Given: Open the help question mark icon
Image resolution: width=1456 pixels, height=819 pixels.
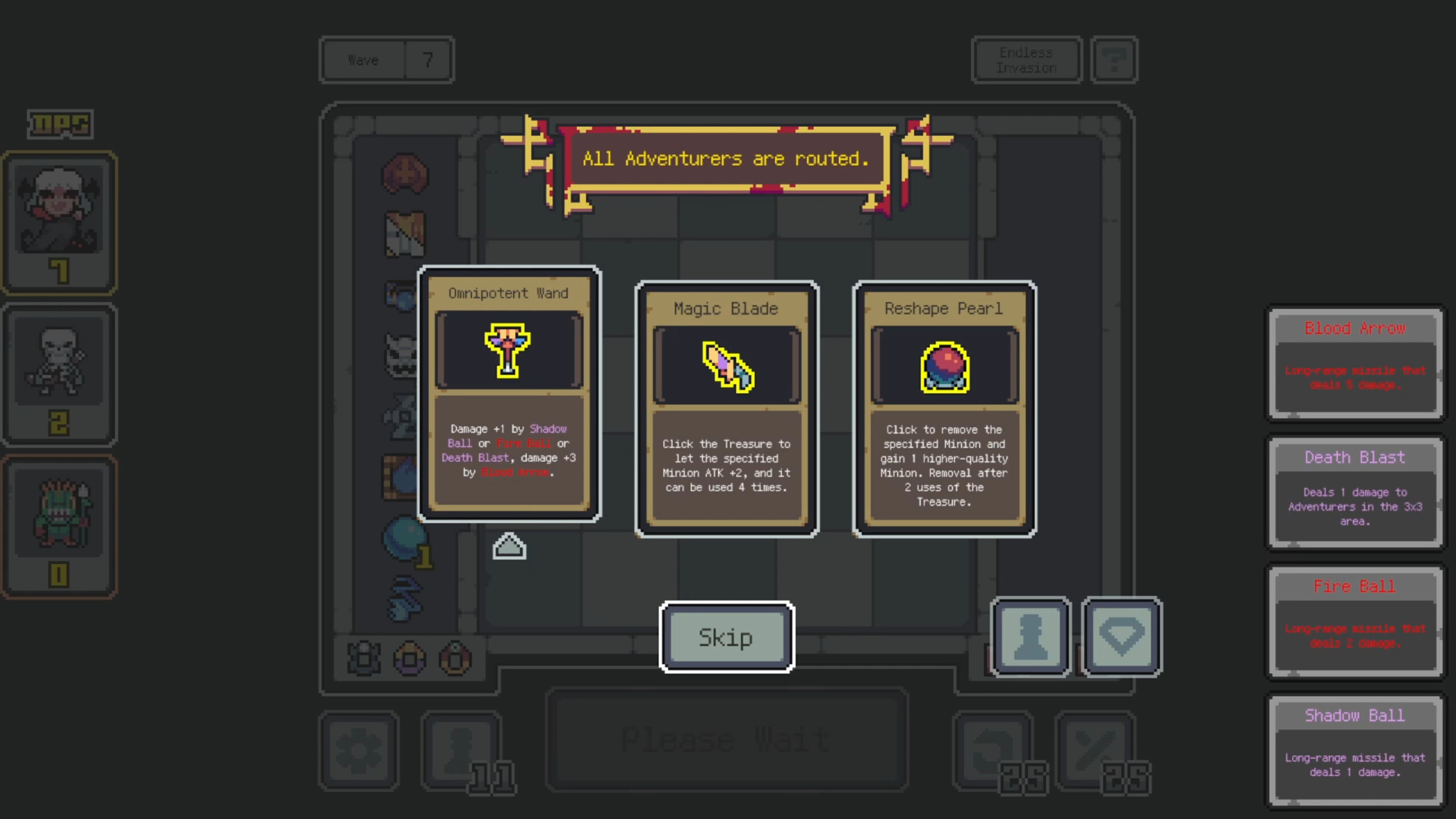Looking at the screenshot, I should click(x=1113, y=59).
